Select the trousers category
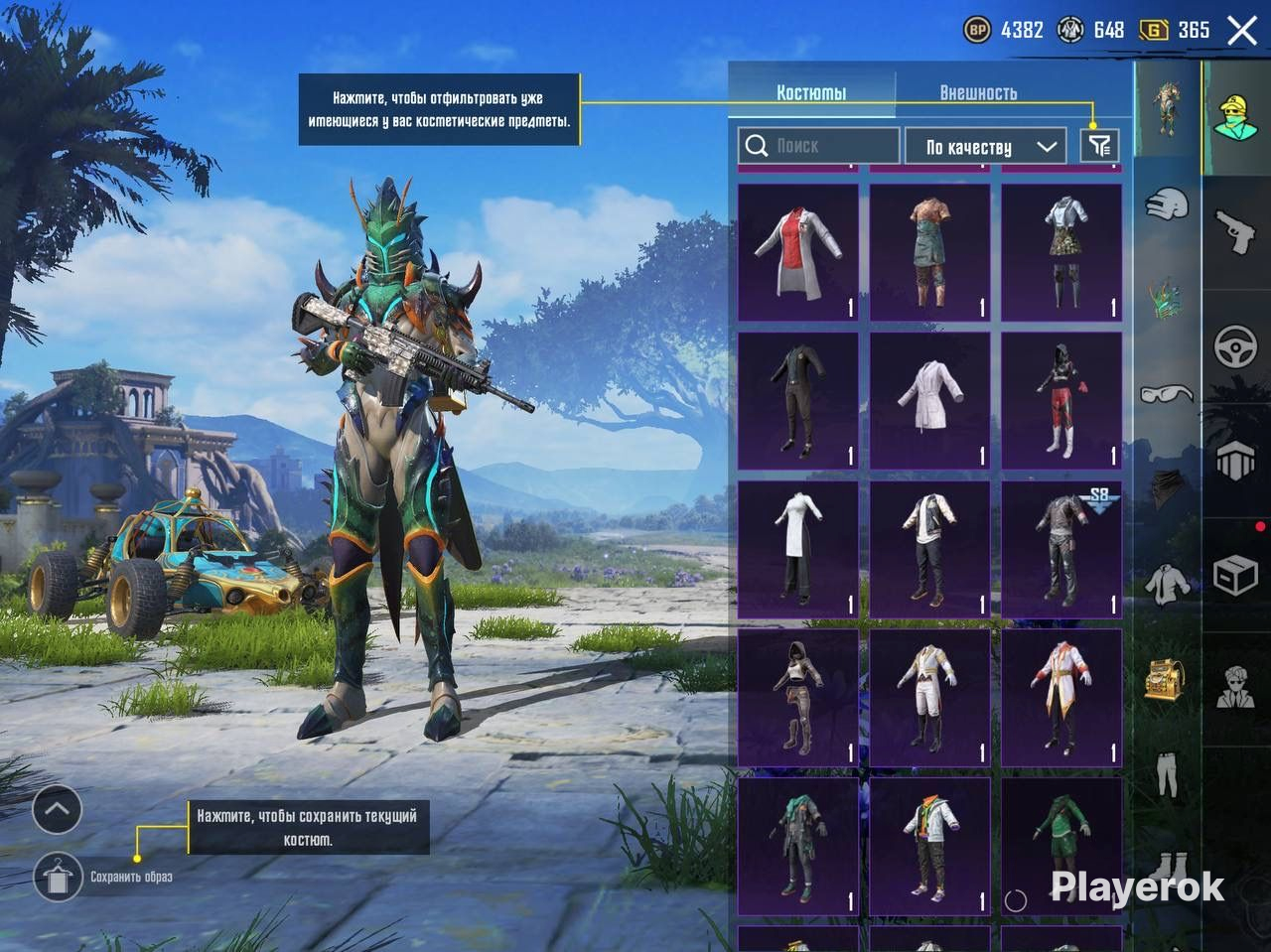Screen dimensions: 1271x952 pos(1167,772)
